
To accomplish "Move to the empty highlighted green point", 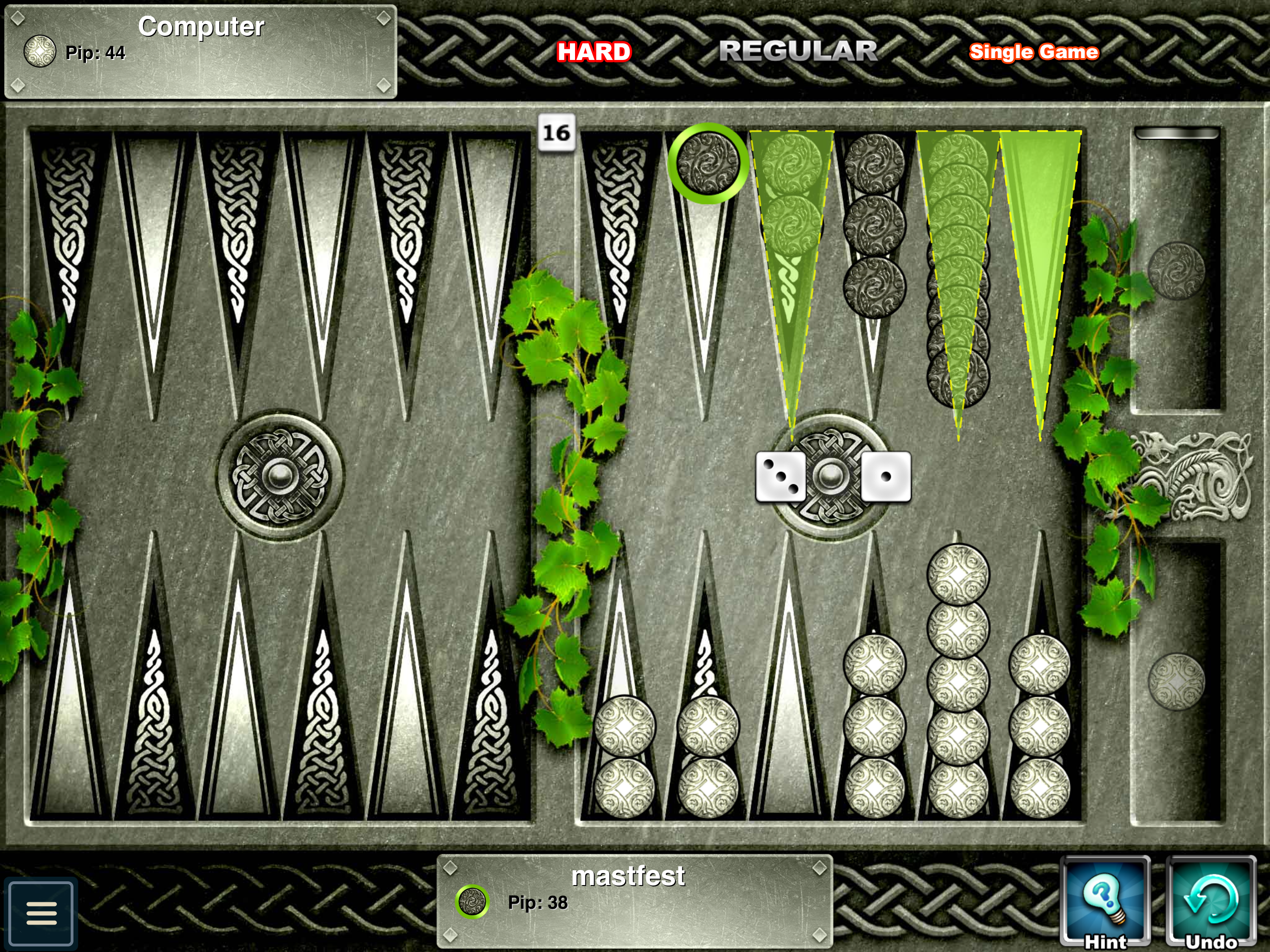I will tap(1040, 258).
